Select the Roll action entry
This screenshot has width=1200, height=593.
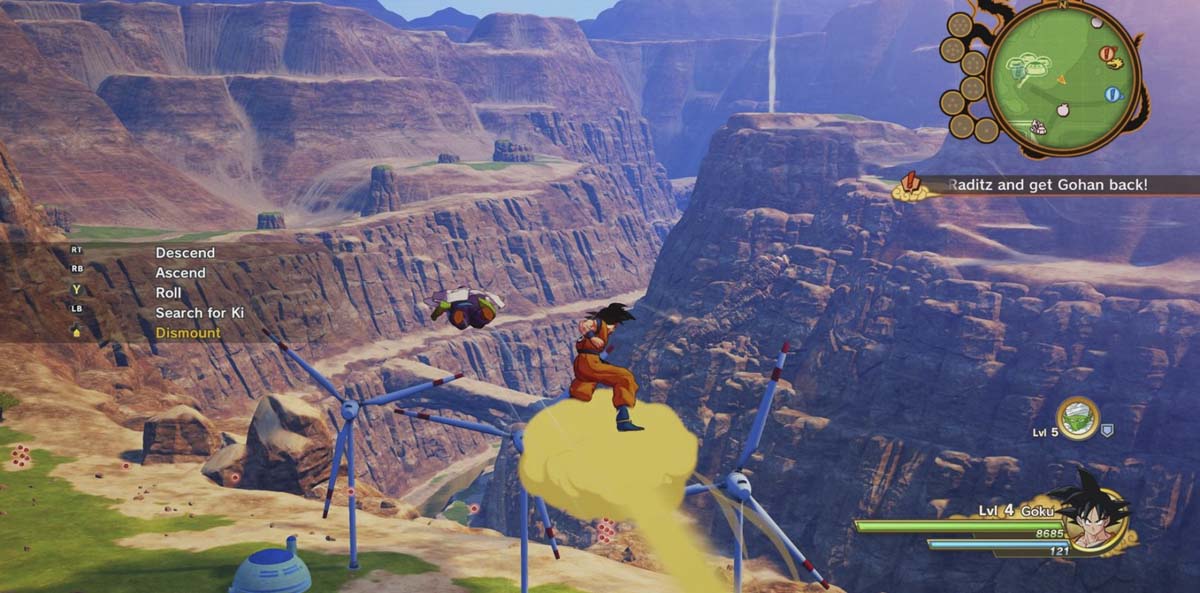click(168, 292)
